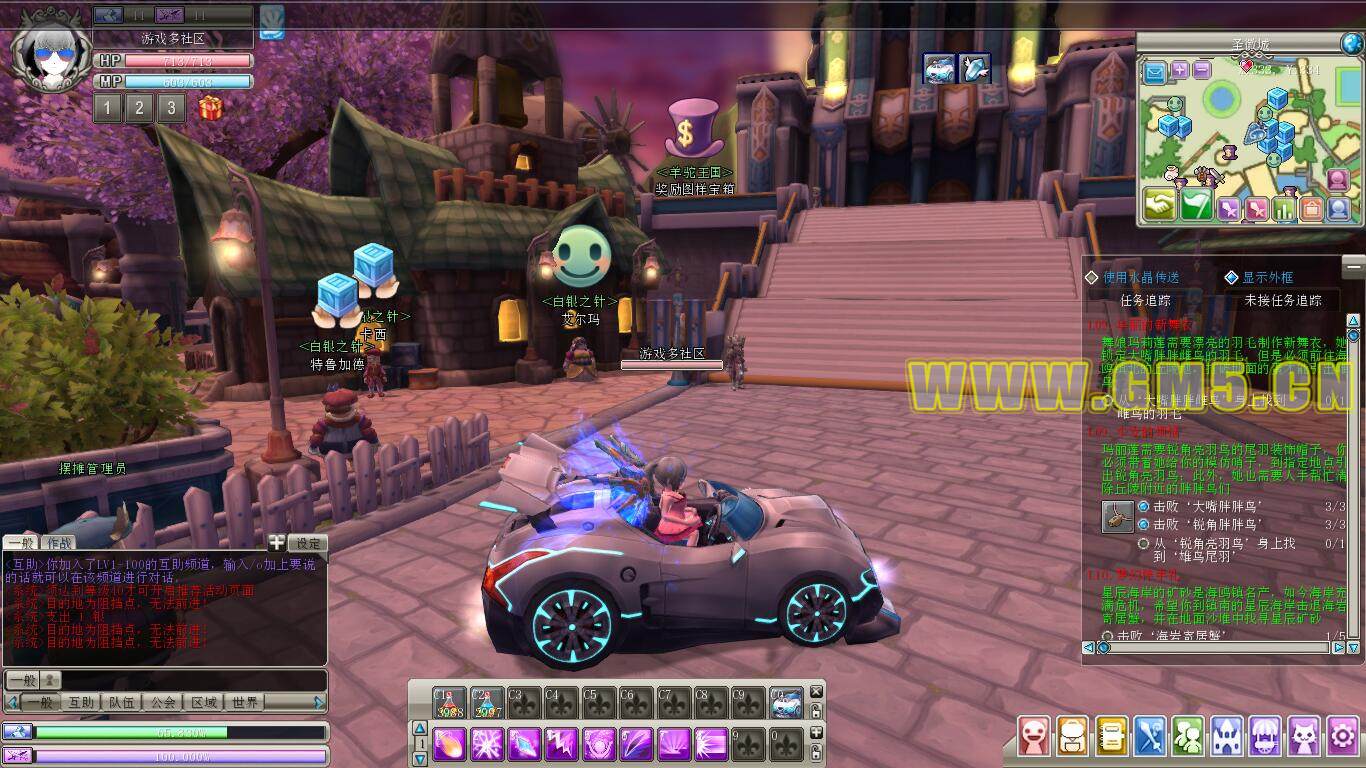Select the 世界 chat channel
This screenshot has width=1366, height=768.
point(245,703)
